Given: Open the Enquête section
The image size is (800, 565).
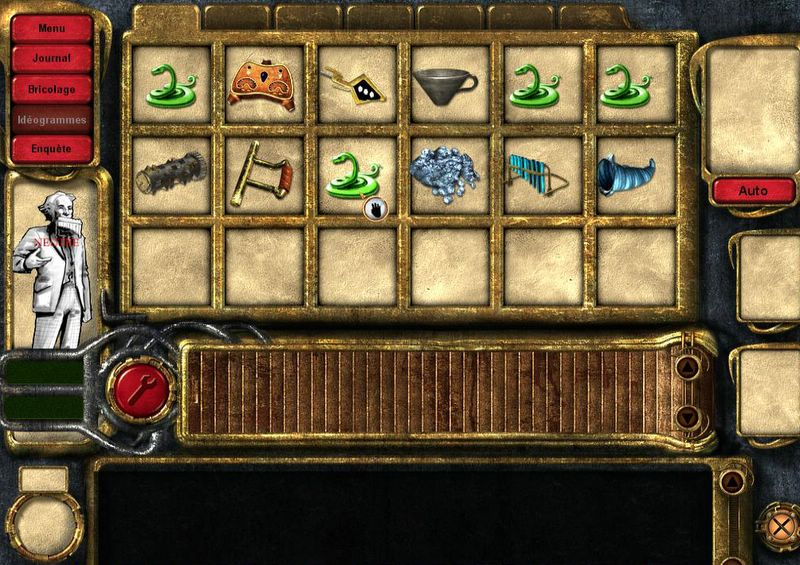Looking at the screenshot, I should pyautogui.click(x=51, y=148).
